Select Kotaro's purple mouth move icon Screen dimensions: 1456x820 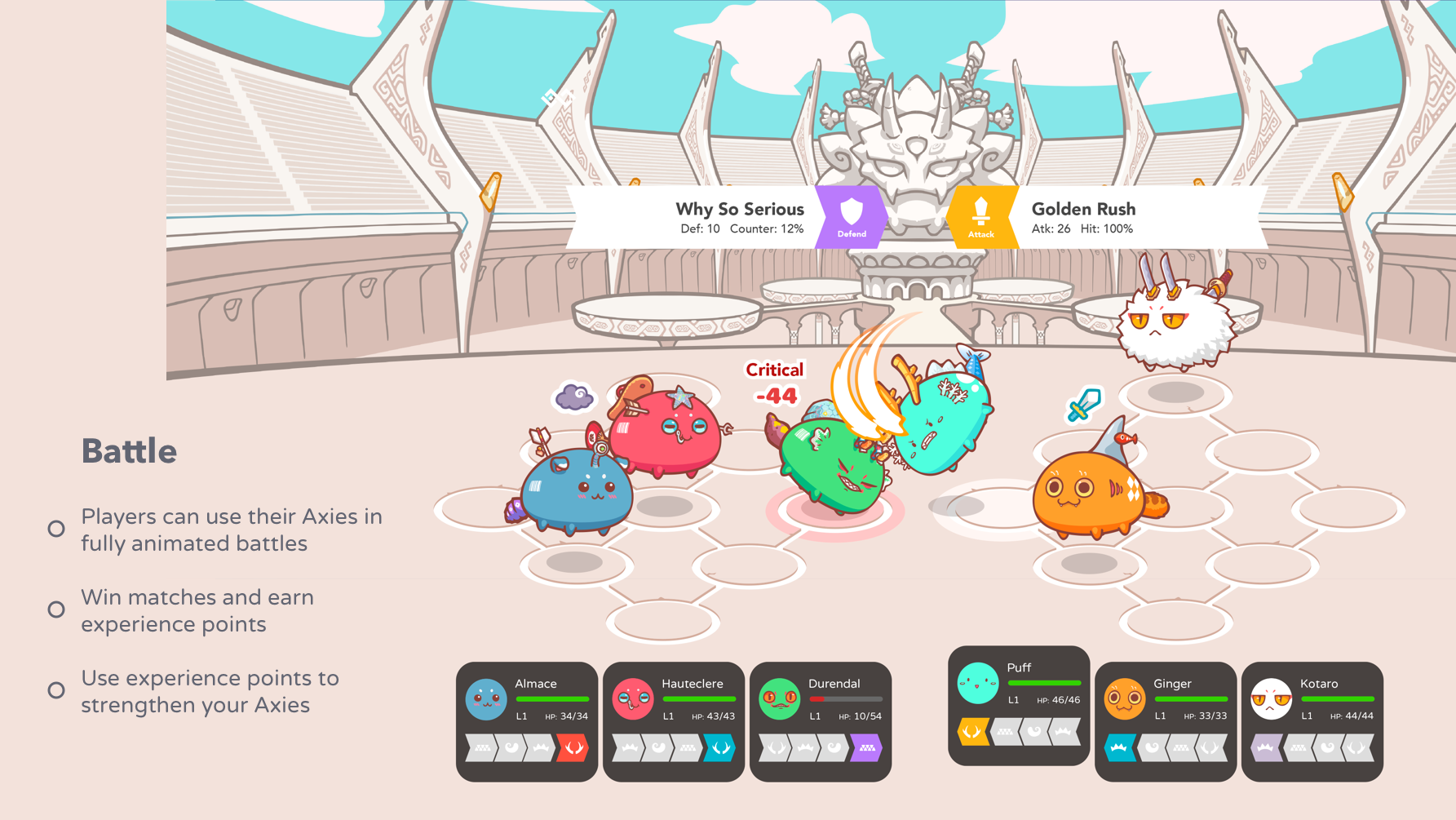(1264, 747)
